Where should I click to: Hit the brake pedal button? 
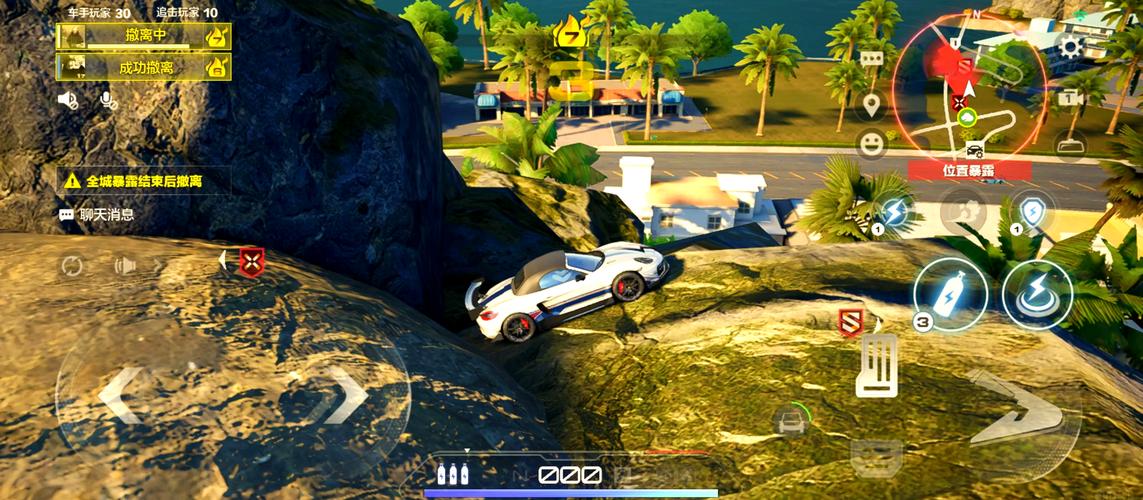tap(876, 365)
